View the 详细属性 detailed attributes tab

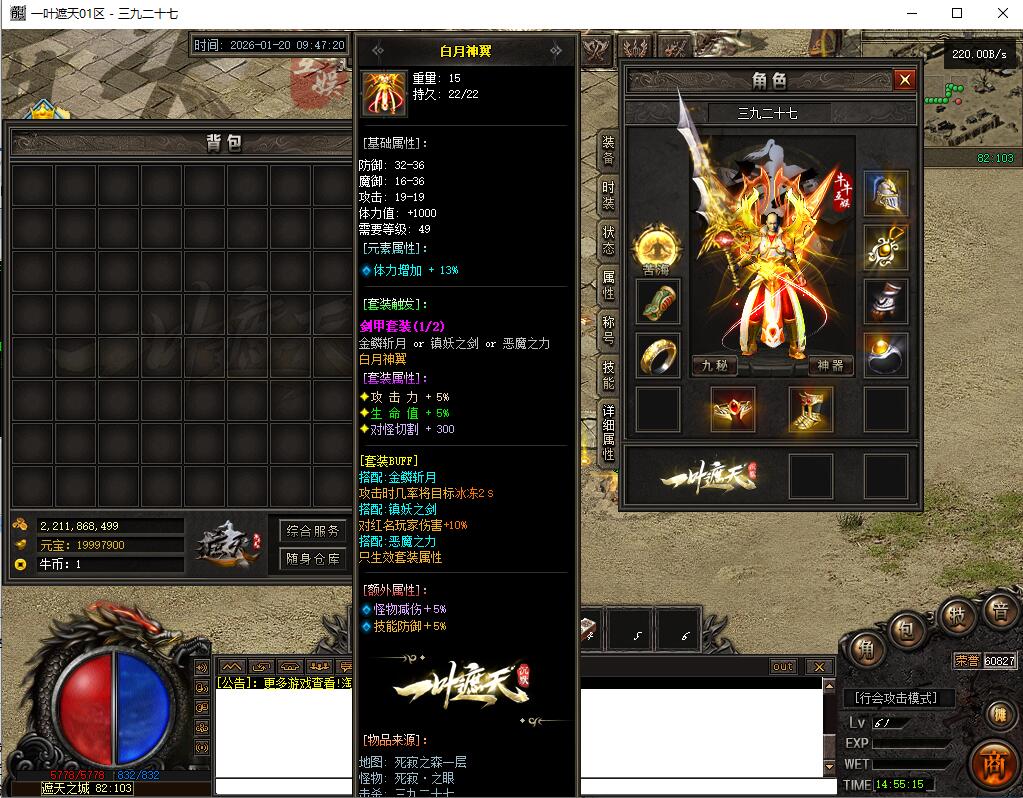(x=608, y=432)
